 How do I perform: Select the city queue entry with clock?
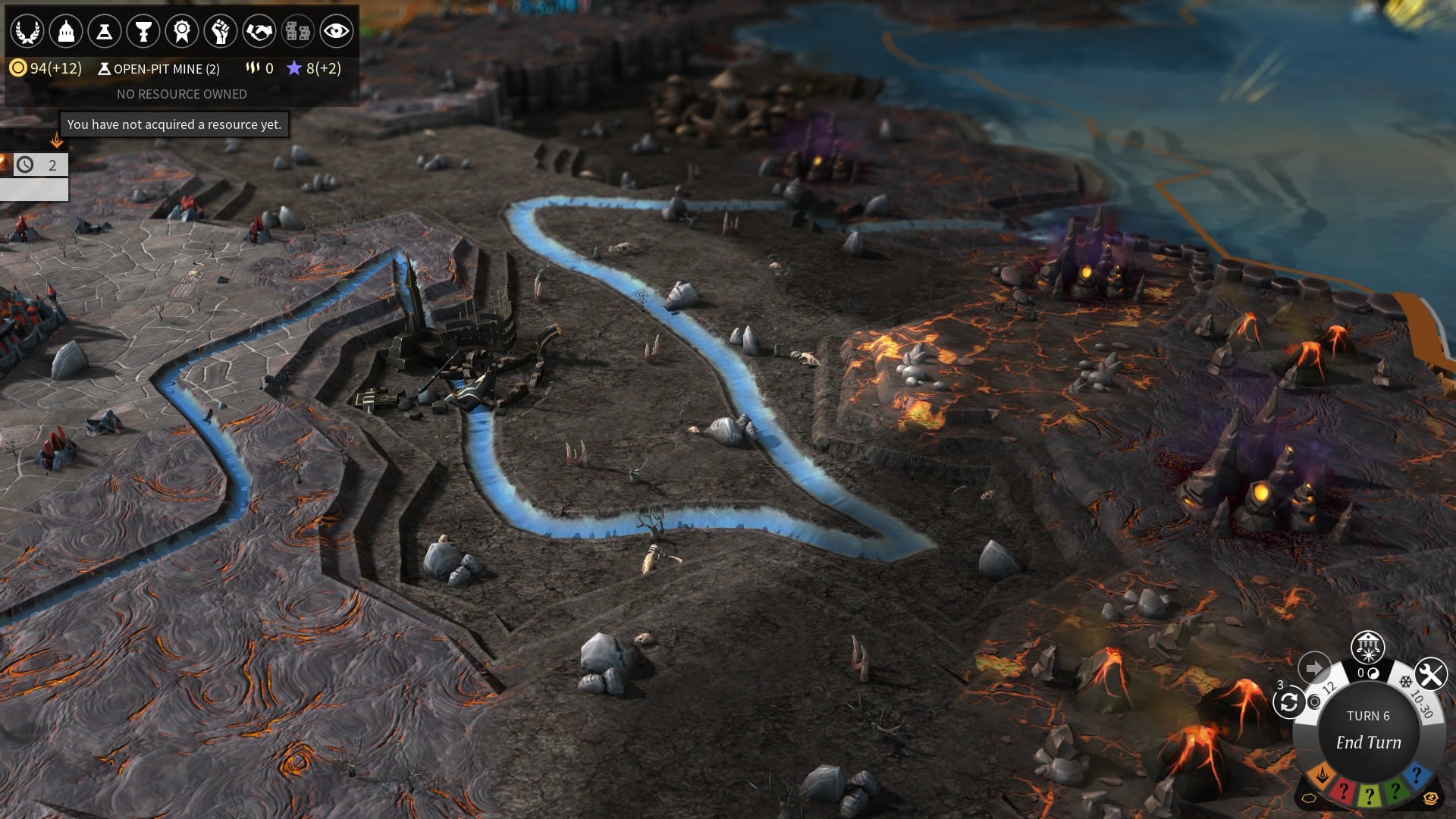coord(38,165)
